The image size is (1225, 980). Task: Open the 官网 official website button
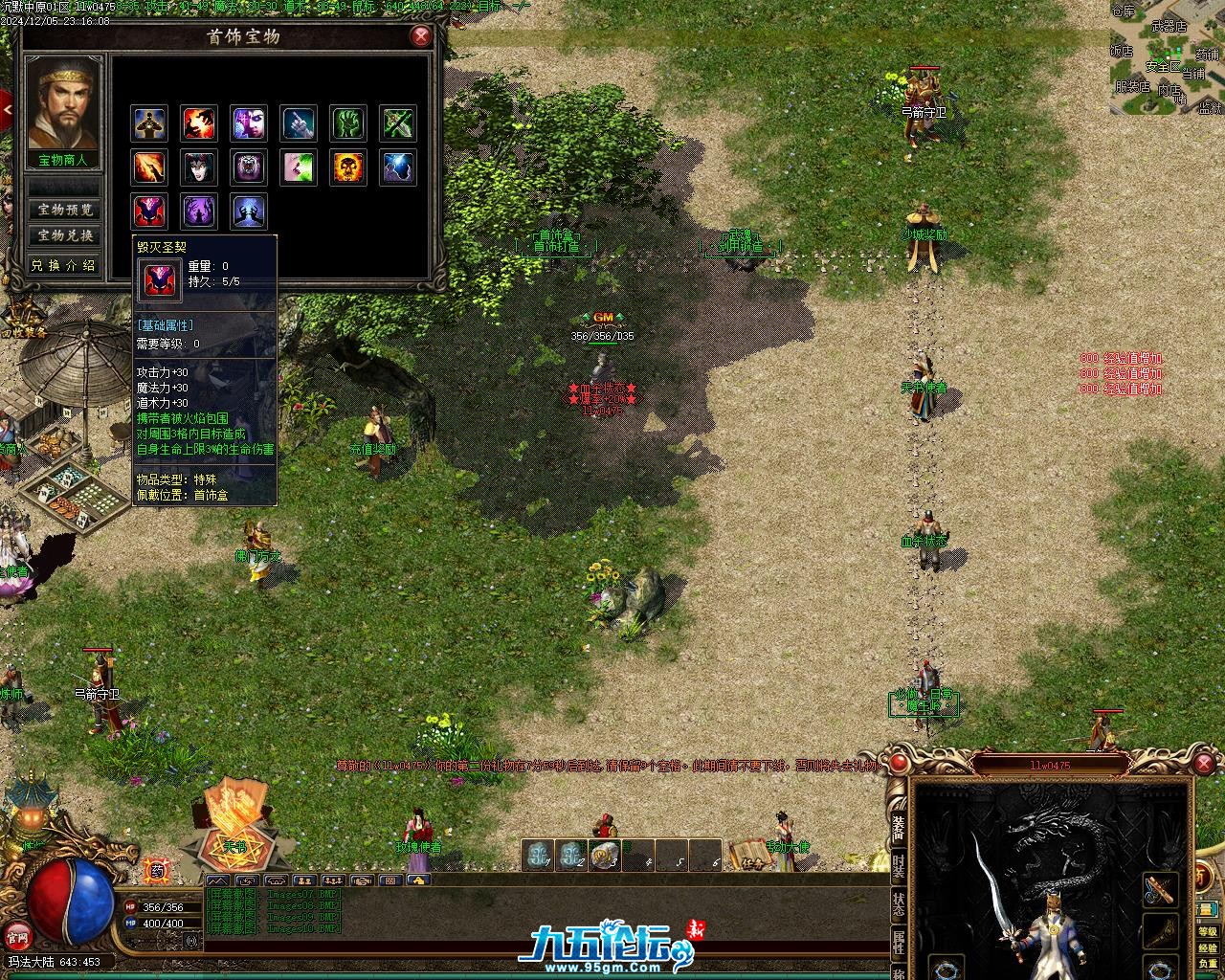[x=17, y=935]
